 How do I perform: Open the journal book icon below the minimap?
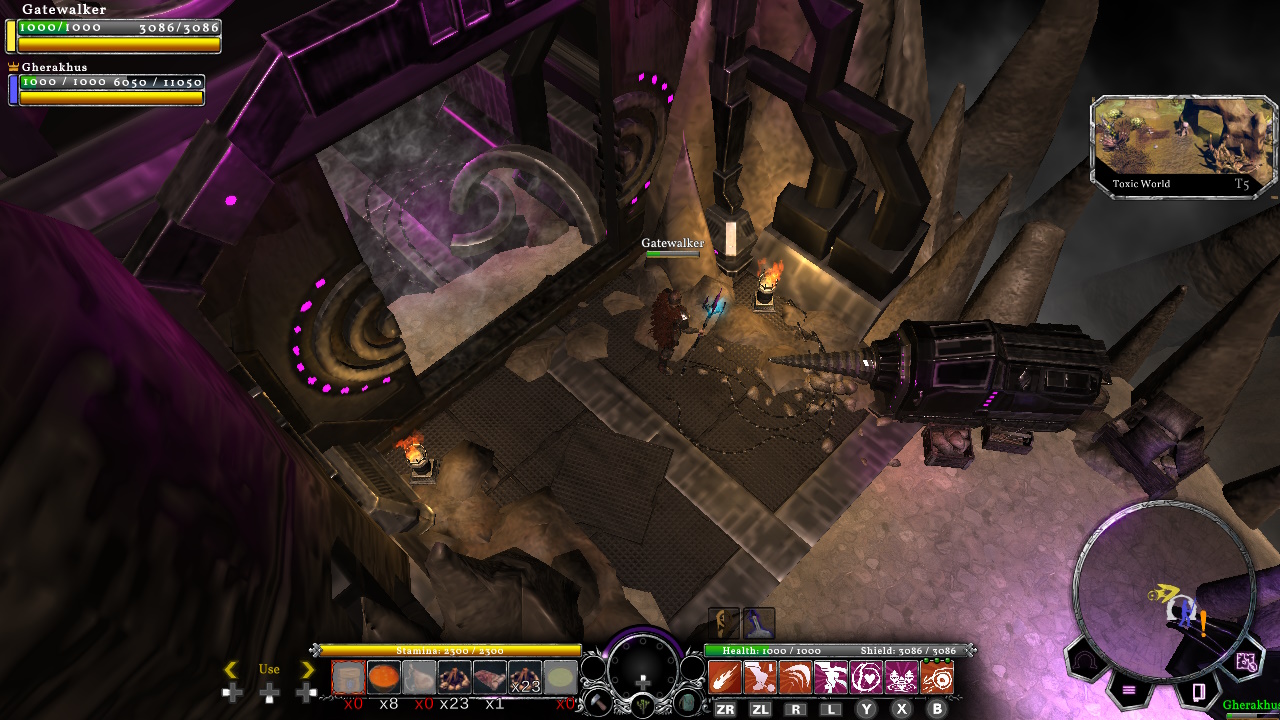point(1199,690)
